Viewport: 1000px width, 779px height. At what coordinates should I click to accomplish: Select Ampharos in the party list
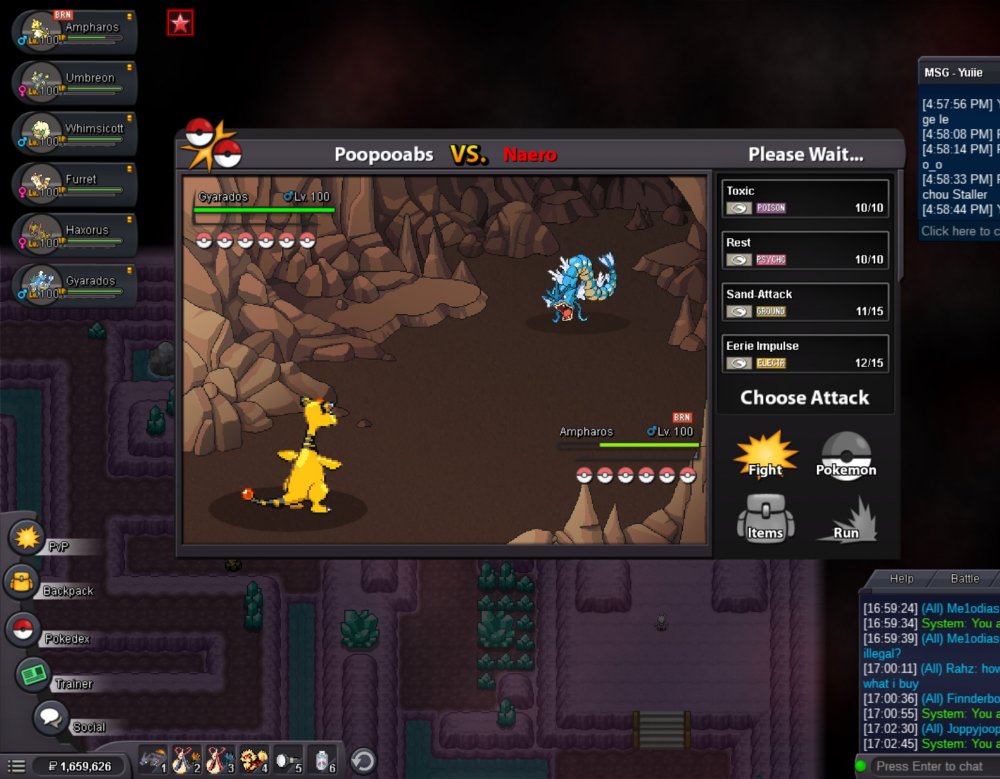[74, 29]
